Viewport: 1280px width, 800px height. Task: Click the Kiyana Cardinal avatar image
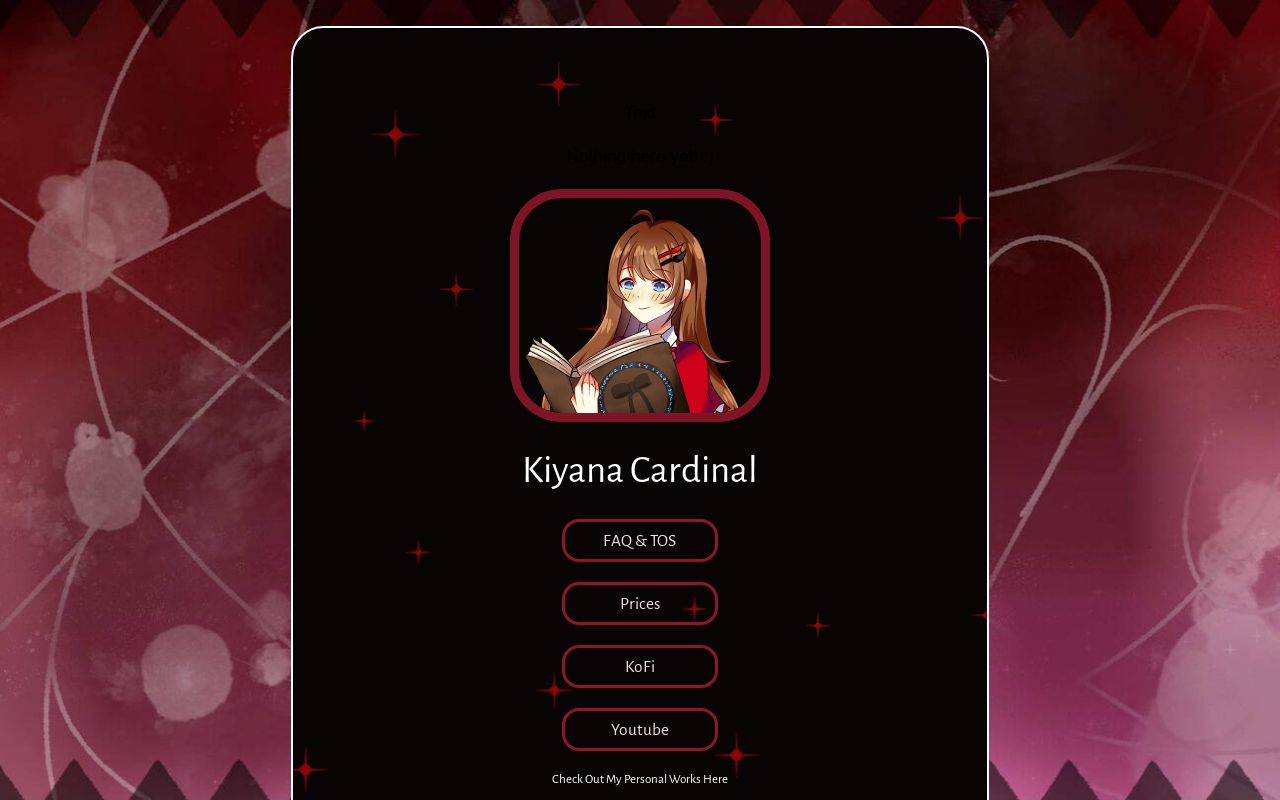(640, 303)
